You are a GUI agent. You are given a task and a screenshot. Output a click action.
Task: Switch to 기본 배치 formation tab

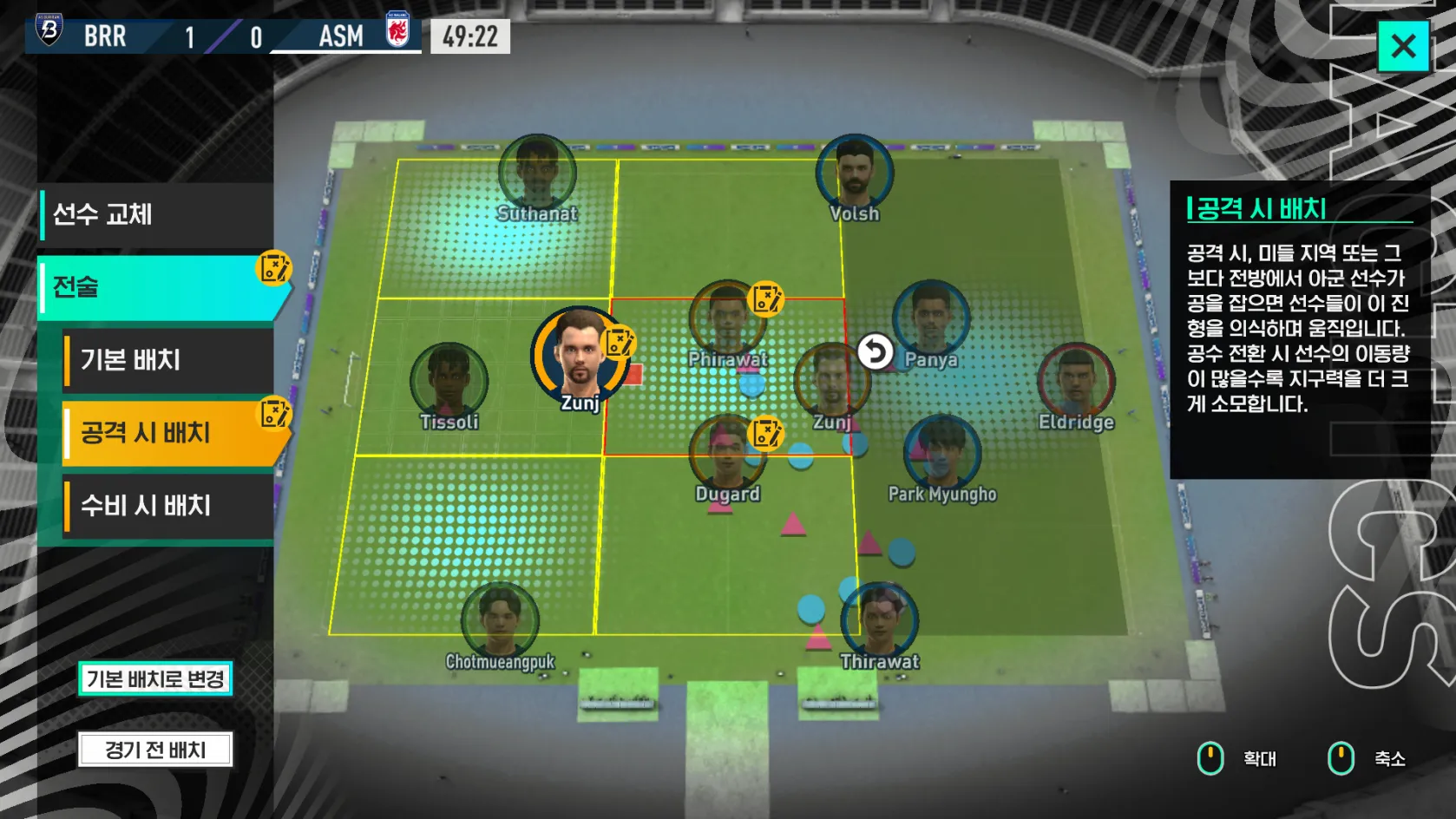point(167,360)
